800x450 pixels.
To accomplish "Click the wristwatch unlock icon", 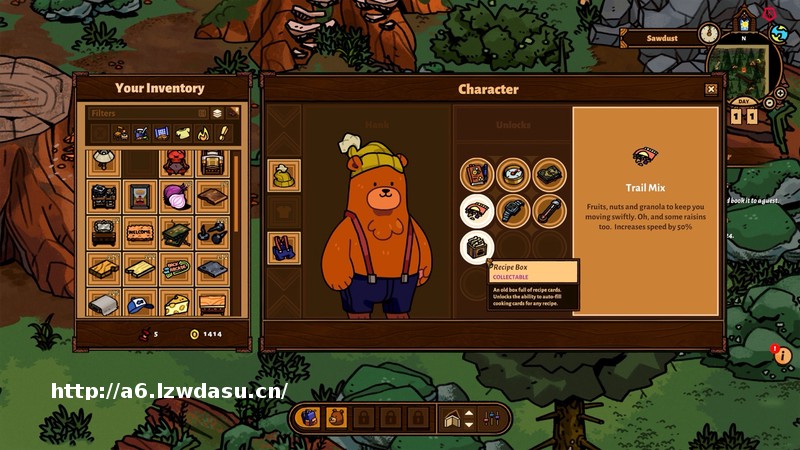I will [513, 209].
